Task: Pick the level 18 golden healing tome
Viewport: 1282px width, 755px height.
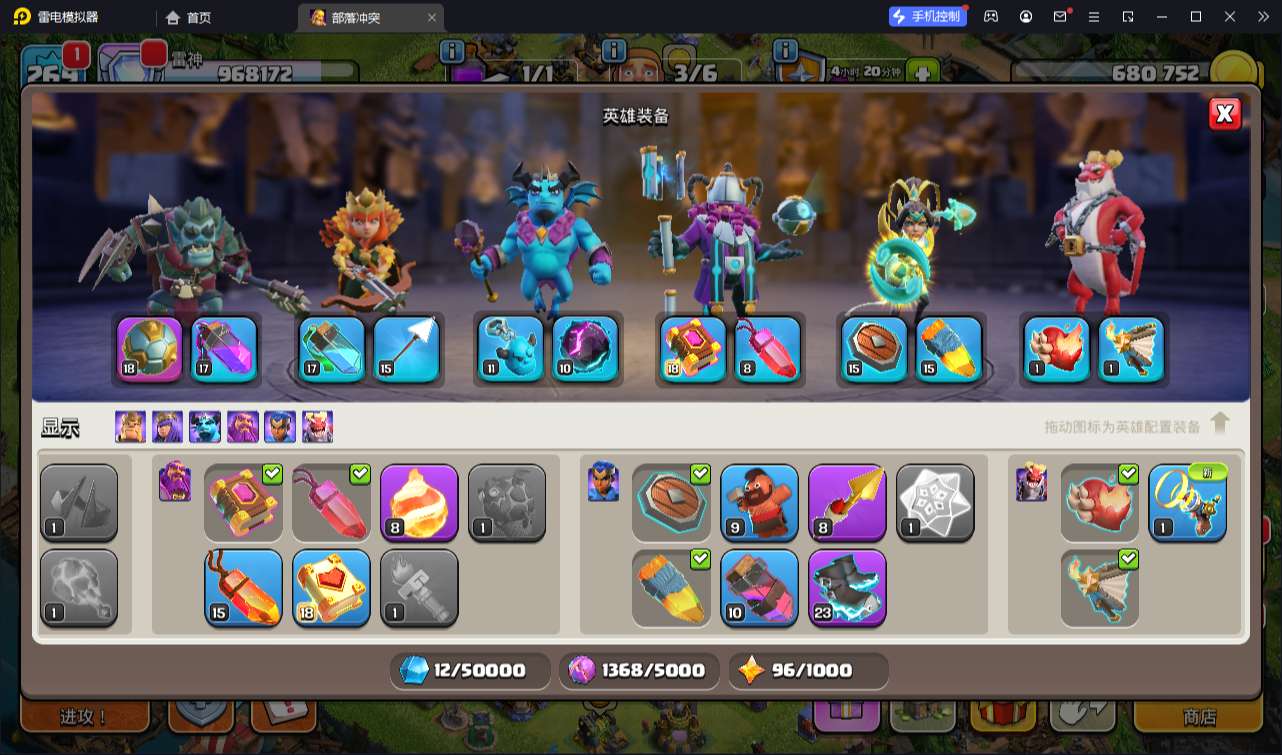Action: click(331, 588)
